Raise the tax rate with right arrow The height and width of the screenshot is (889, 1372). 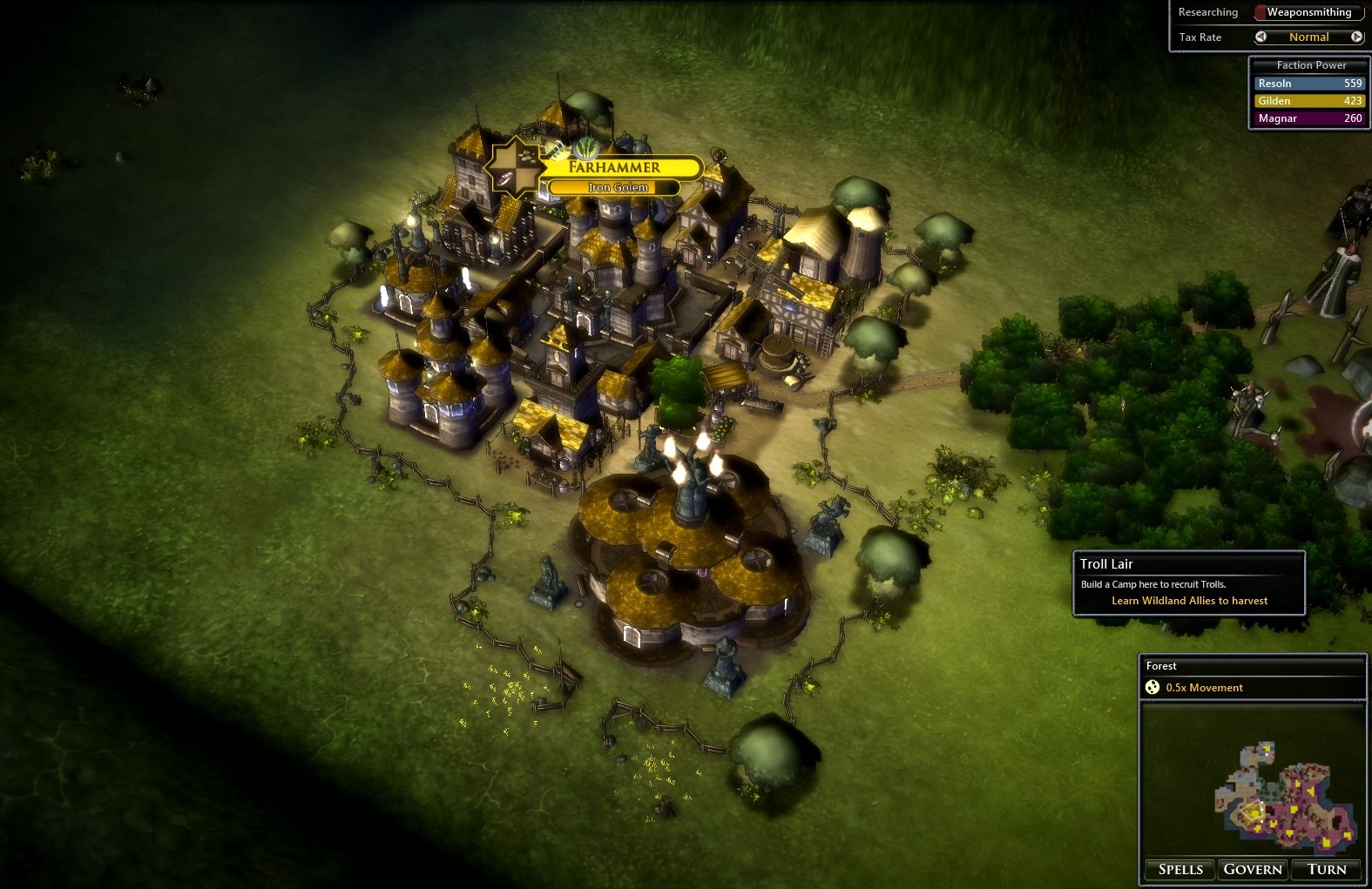[1356, 37]
